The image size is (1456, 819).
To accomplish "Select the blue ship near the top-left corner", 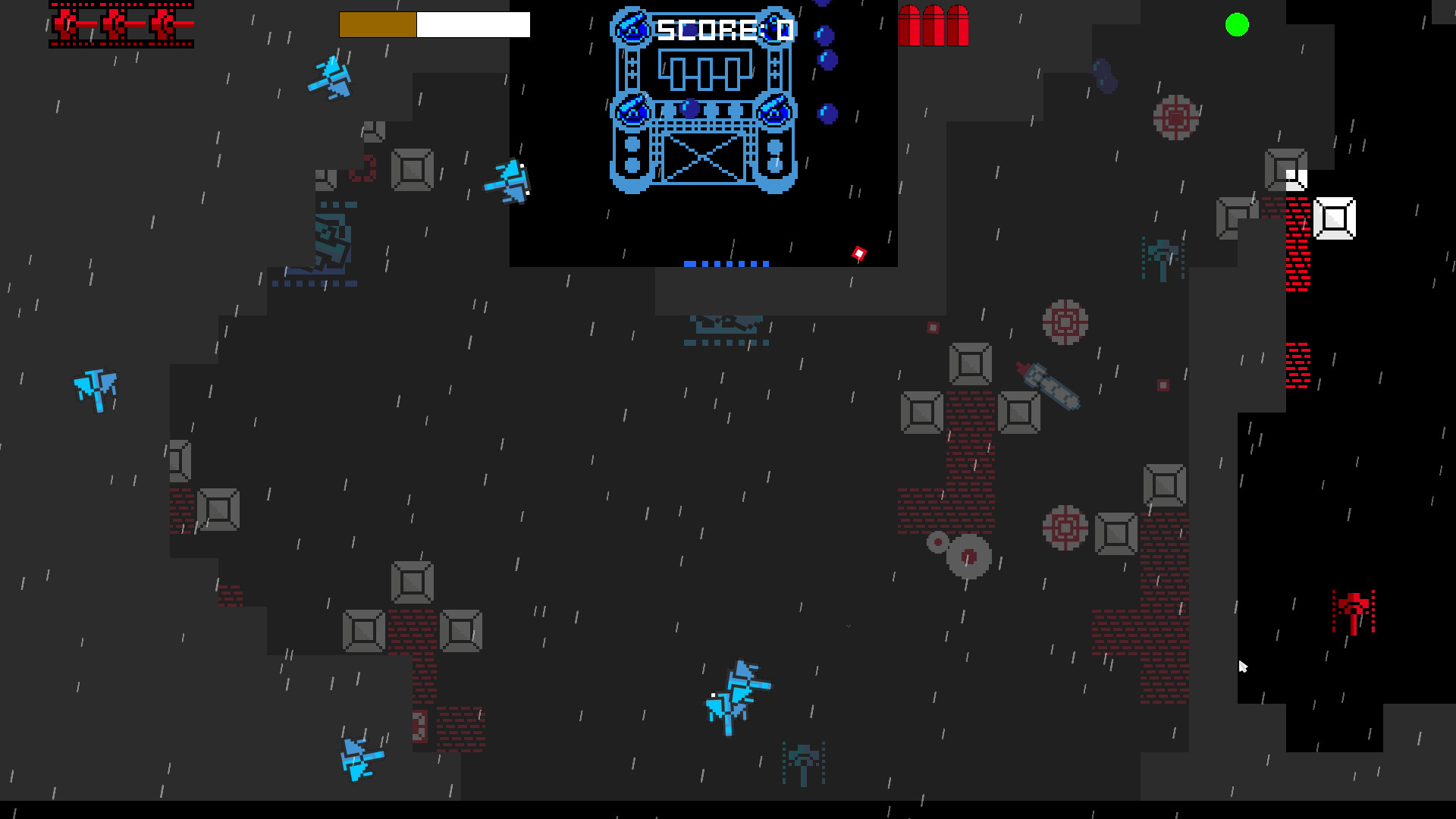I will 331,78.
